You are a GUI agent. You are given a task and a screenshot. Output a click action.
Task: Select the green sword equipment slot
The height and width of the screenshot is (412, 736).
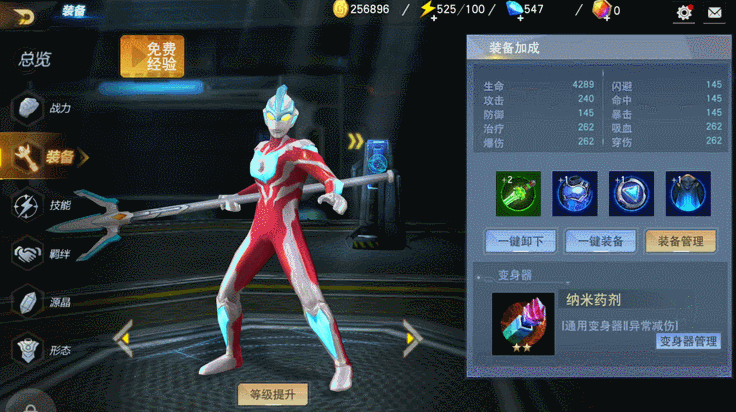(x=517, y=193)
